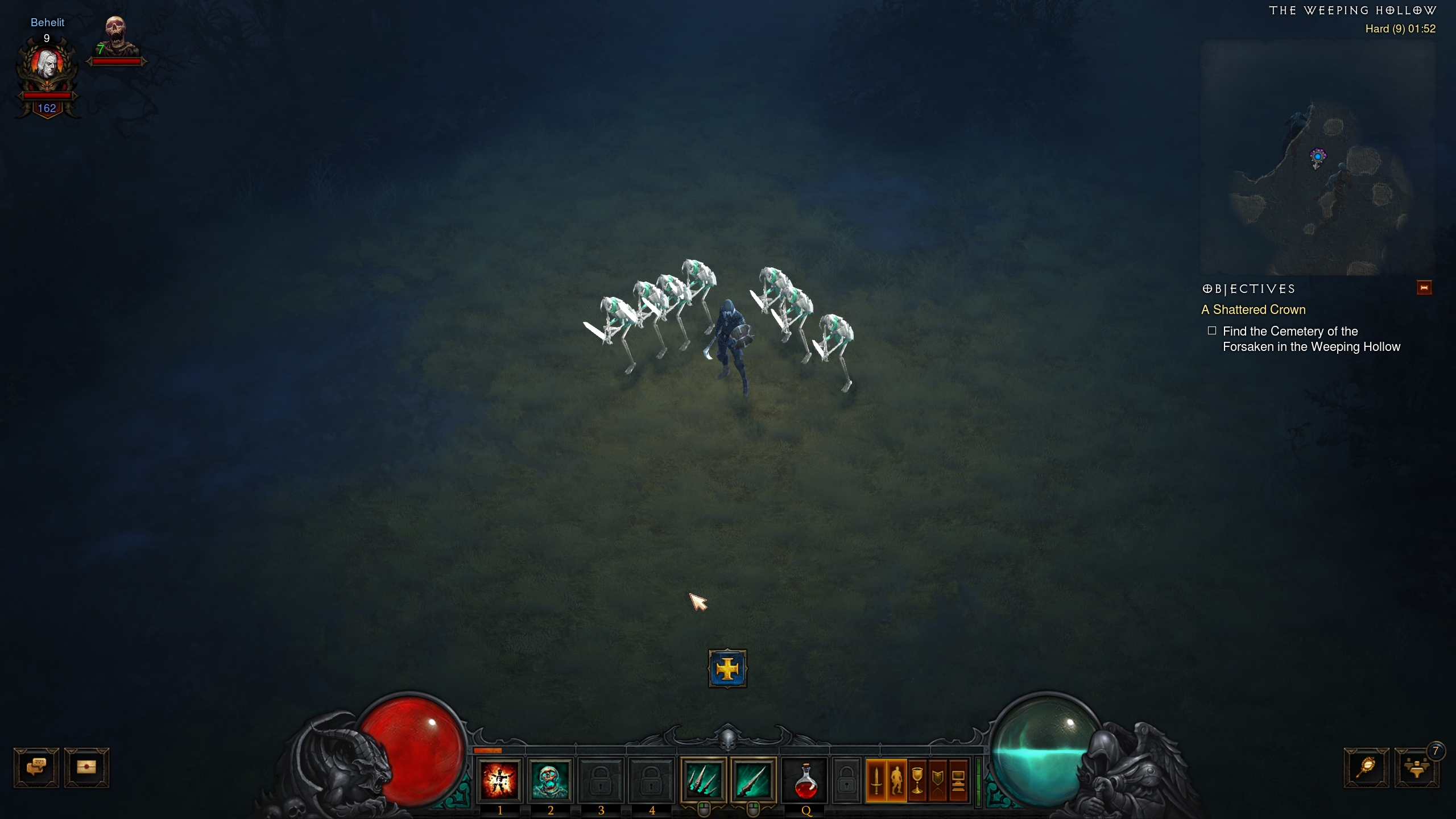Click the shield banner menu icon
This screenshot has width=1456, height=819.
click(938, 780)
